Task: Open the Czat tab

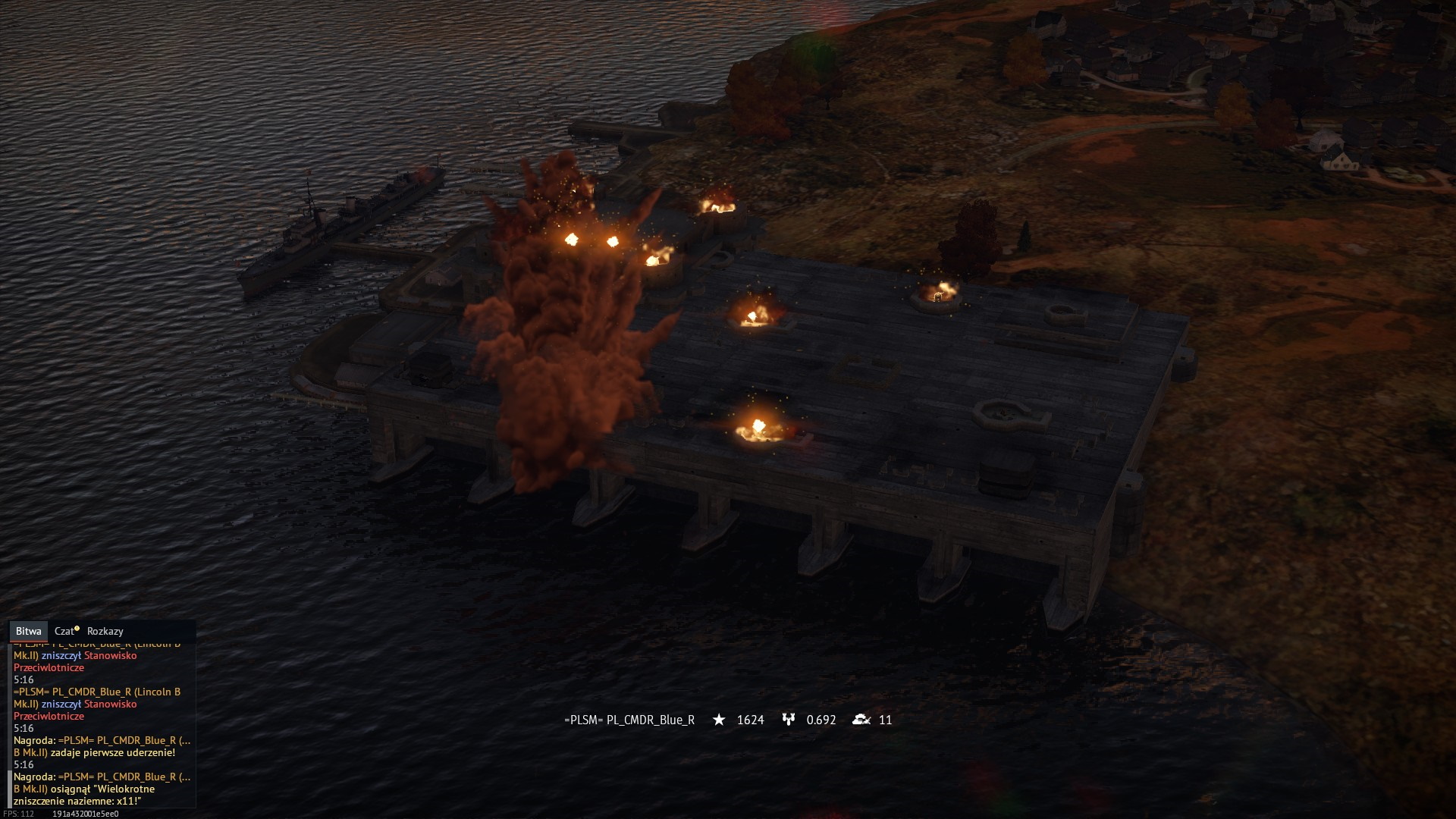Action: point(65,631)
